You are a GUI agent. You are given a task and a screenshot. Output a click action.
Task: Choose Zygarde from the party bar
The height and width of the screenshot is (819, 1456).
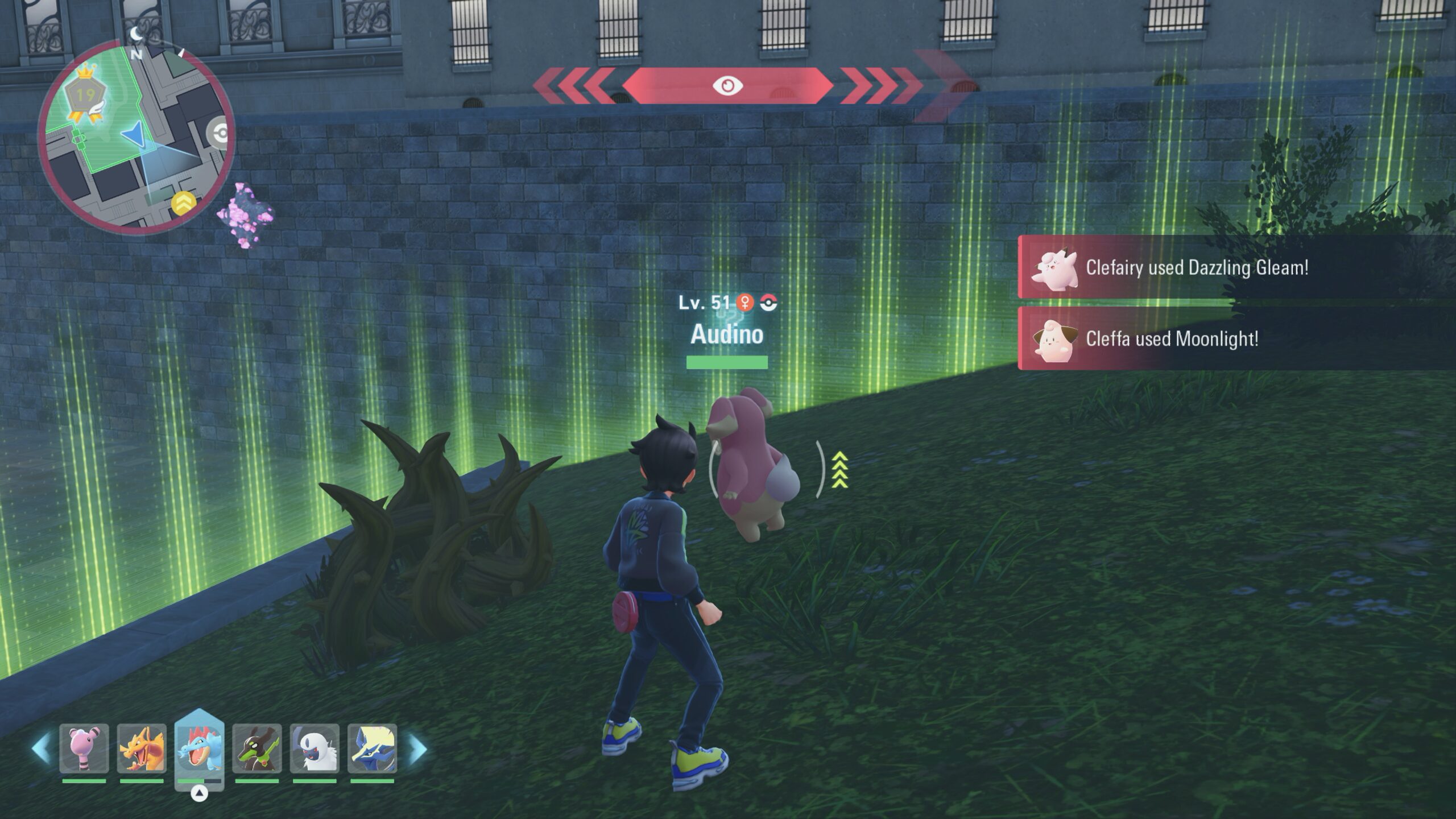[257, 748]
